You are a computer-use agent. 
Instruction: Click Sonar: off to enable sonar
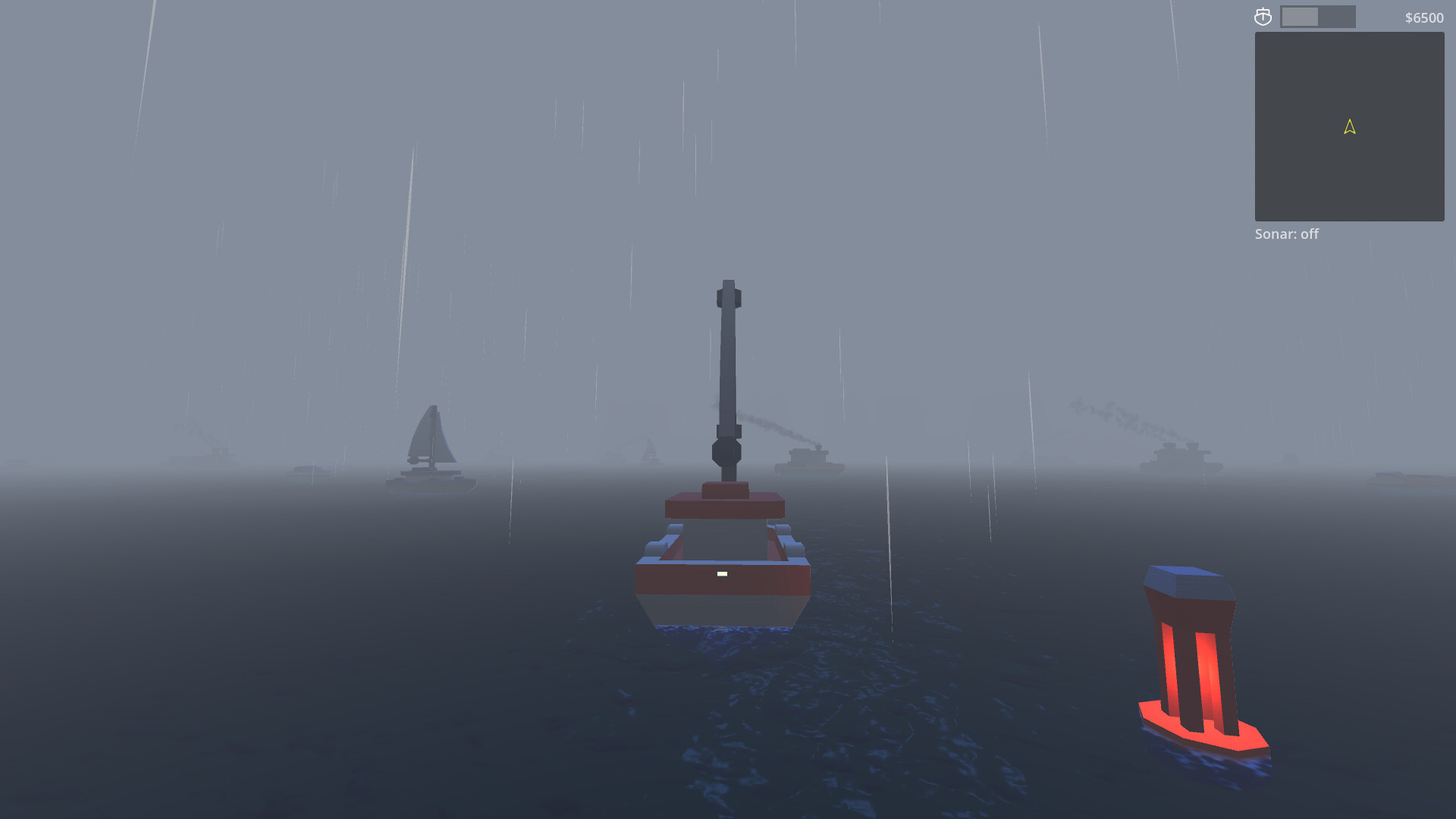click(1286, 234)
